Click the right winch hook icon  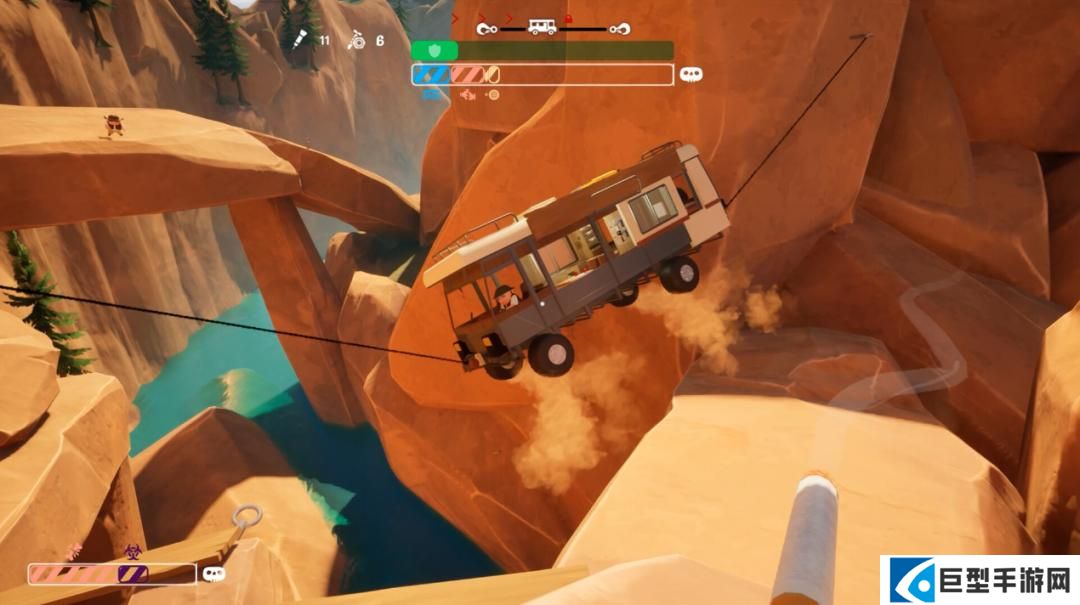[x=620, y=28]
